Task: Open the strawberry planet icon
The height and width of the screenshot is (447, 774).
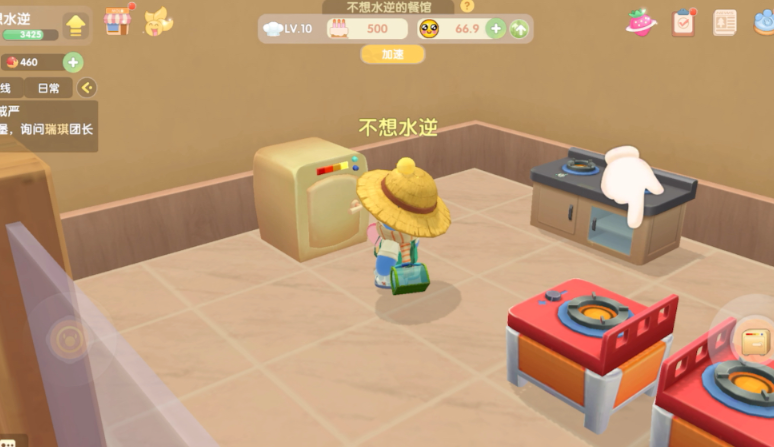Action: click(640, 22)
